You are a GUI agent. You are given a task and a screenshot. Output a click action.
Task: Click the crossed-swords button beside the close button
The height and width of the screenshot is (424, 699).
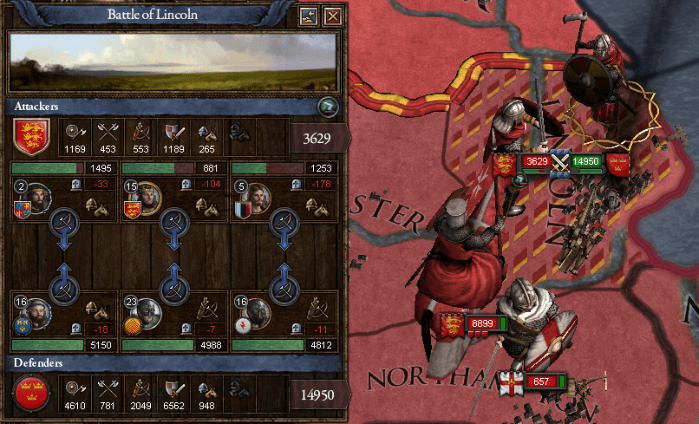tap(308, 16)
